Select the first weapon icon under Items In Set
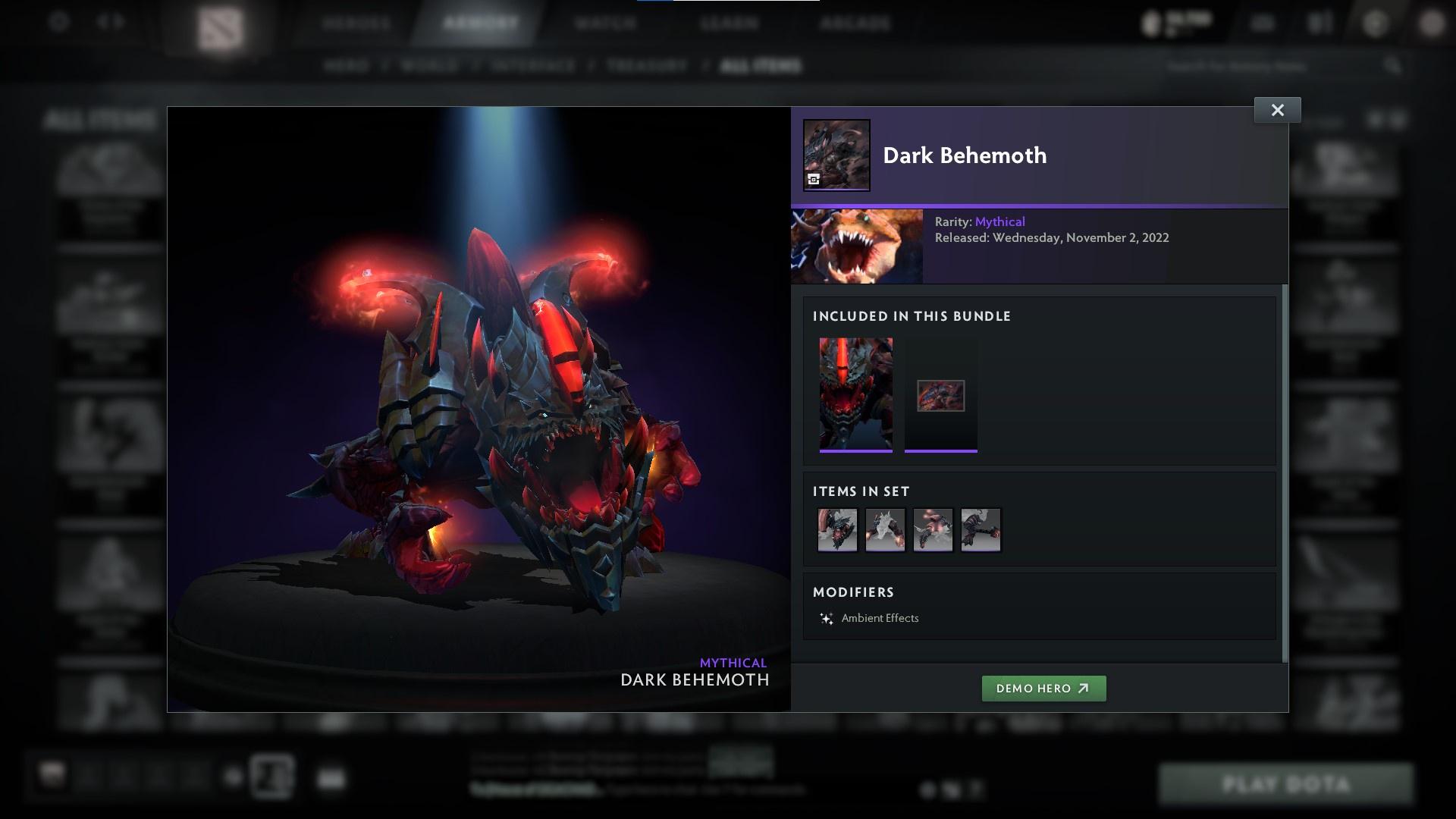 [837, 529]
